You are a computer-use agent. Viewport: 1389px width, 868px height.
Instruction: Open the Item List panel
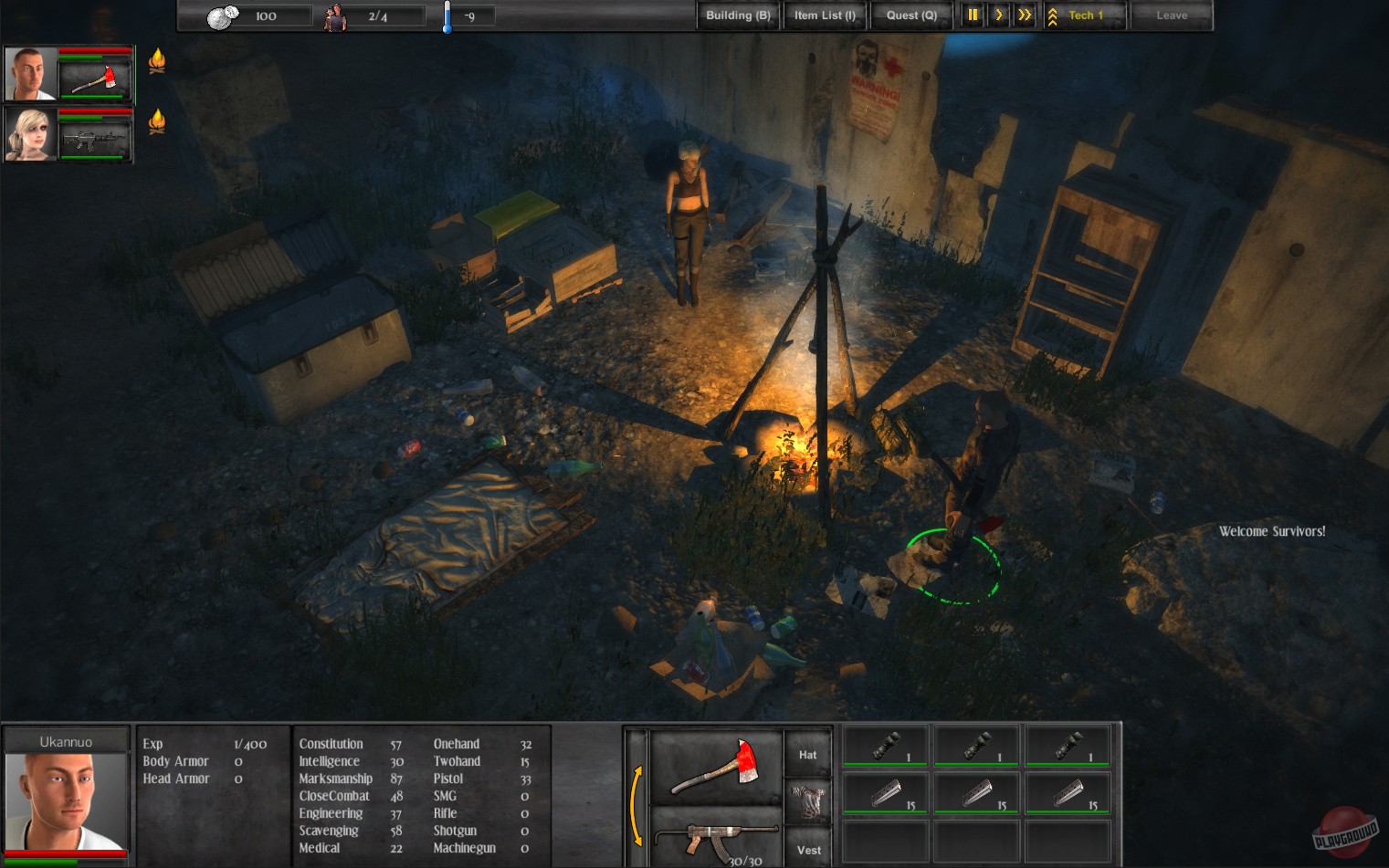pyautogui.click(x=824, y=15)
